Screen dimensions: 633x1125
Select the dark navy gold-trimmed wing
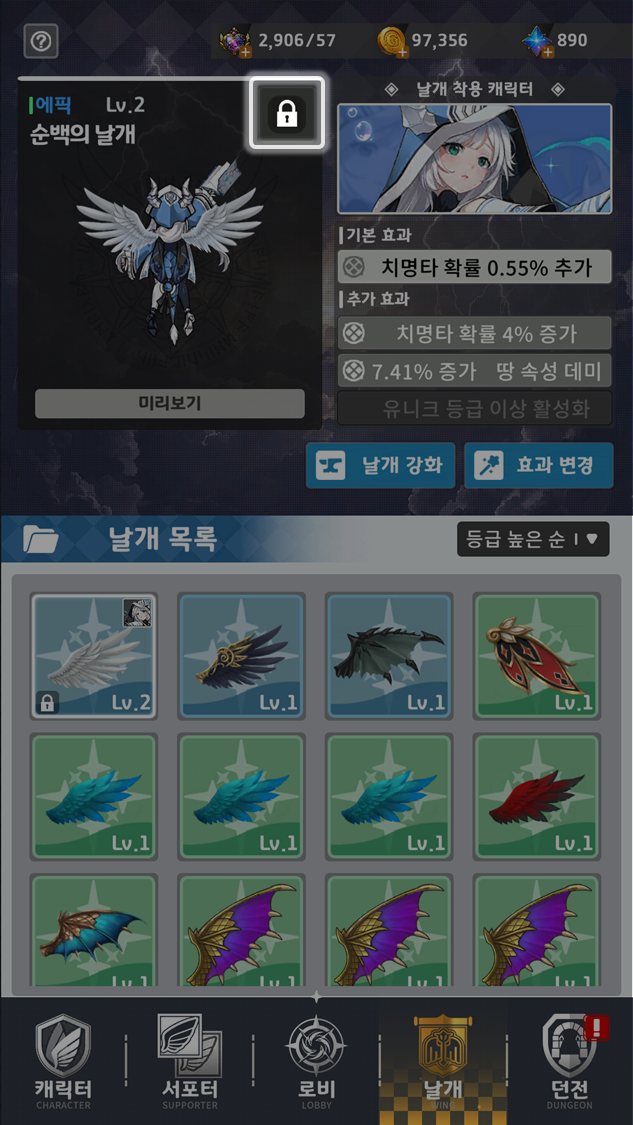(x=240, y=655)
